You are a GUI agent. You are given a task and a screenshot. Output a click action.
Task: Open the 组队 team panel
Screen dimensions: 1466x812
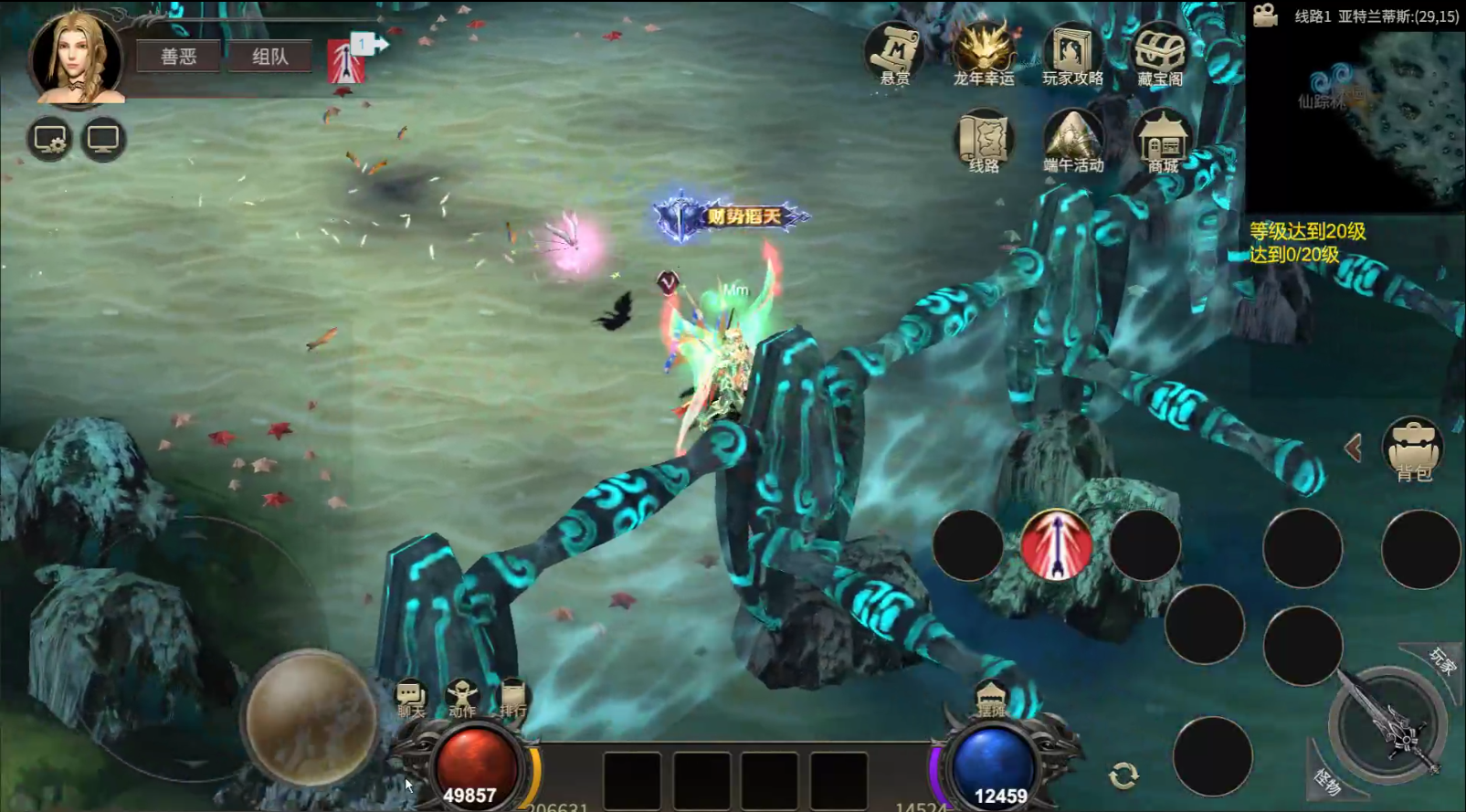tap(269, 57)
